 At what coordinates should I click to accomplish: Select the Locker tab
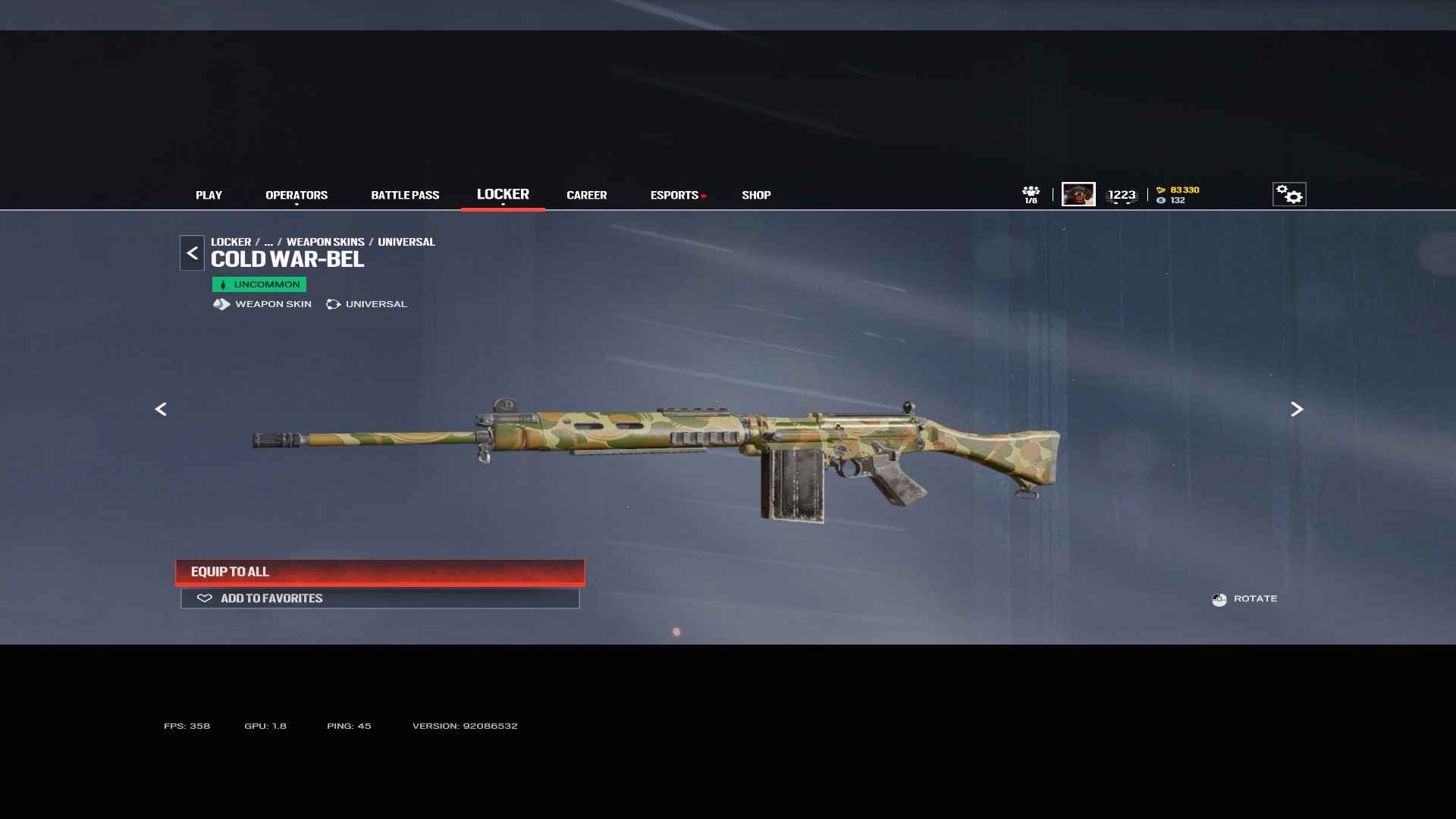coord(503,194)
